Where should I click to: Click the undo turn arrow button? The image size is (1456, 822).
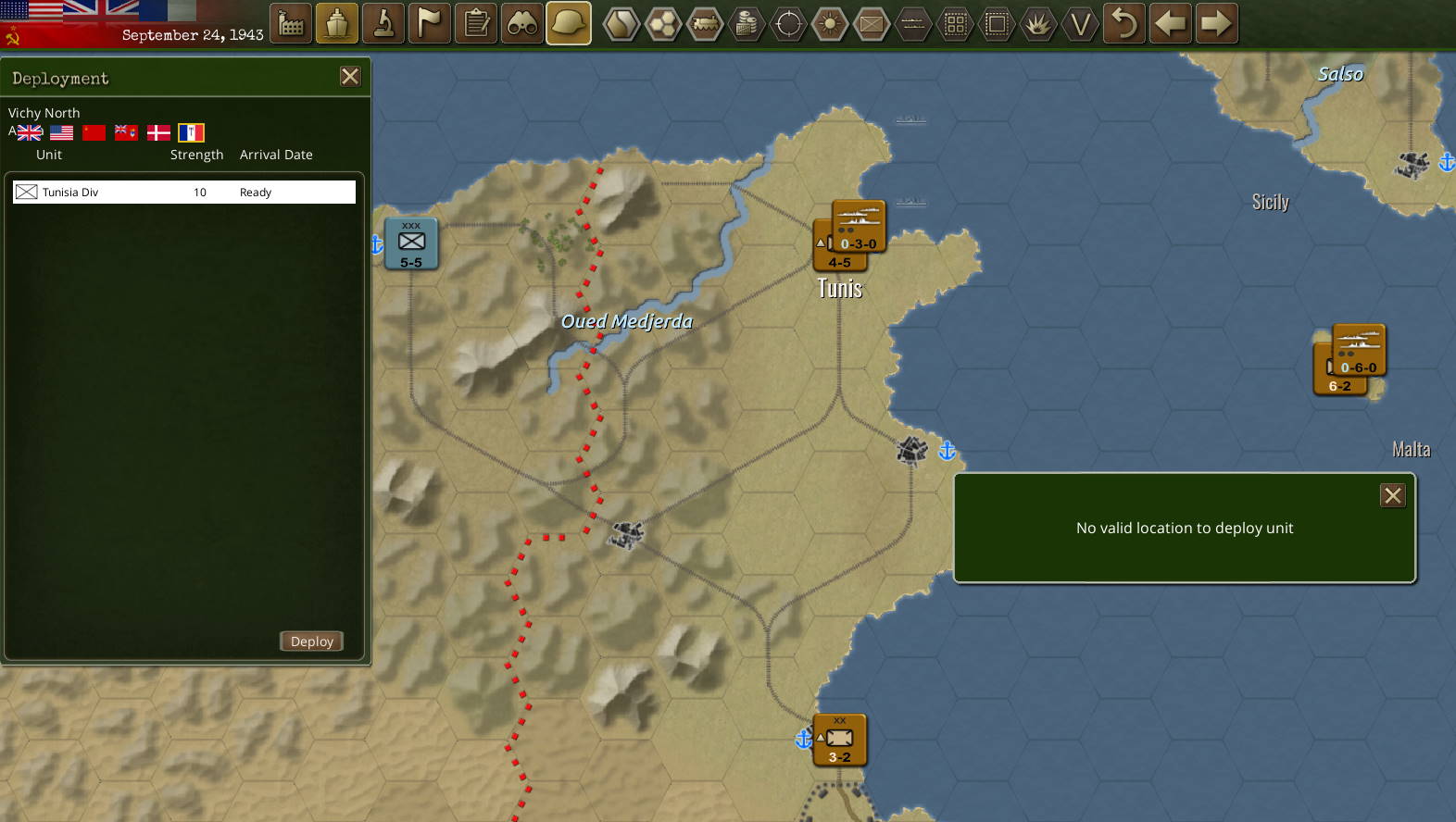point(1123,23)
